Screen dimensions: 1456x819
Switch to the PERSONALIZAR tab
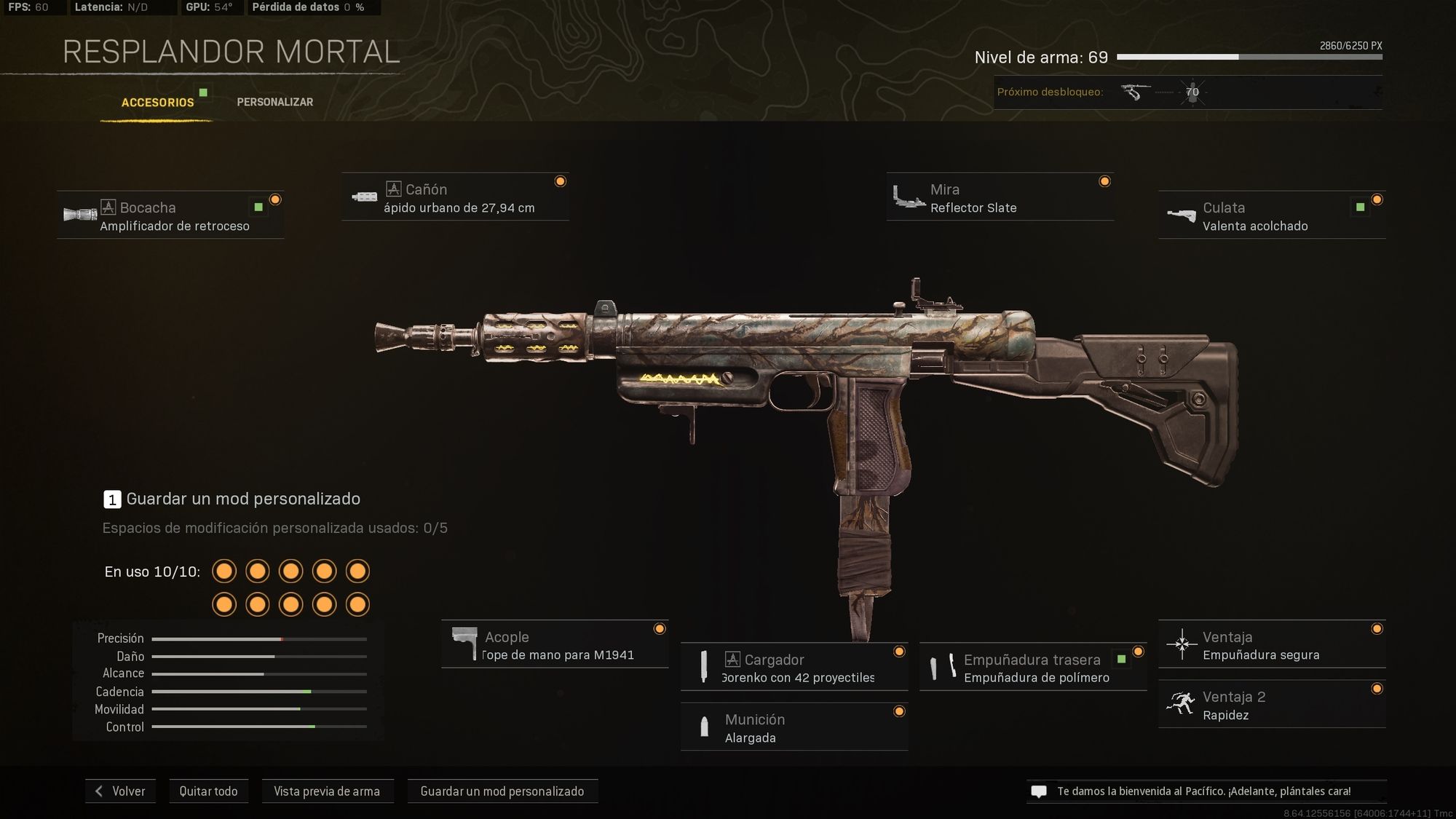274,102
